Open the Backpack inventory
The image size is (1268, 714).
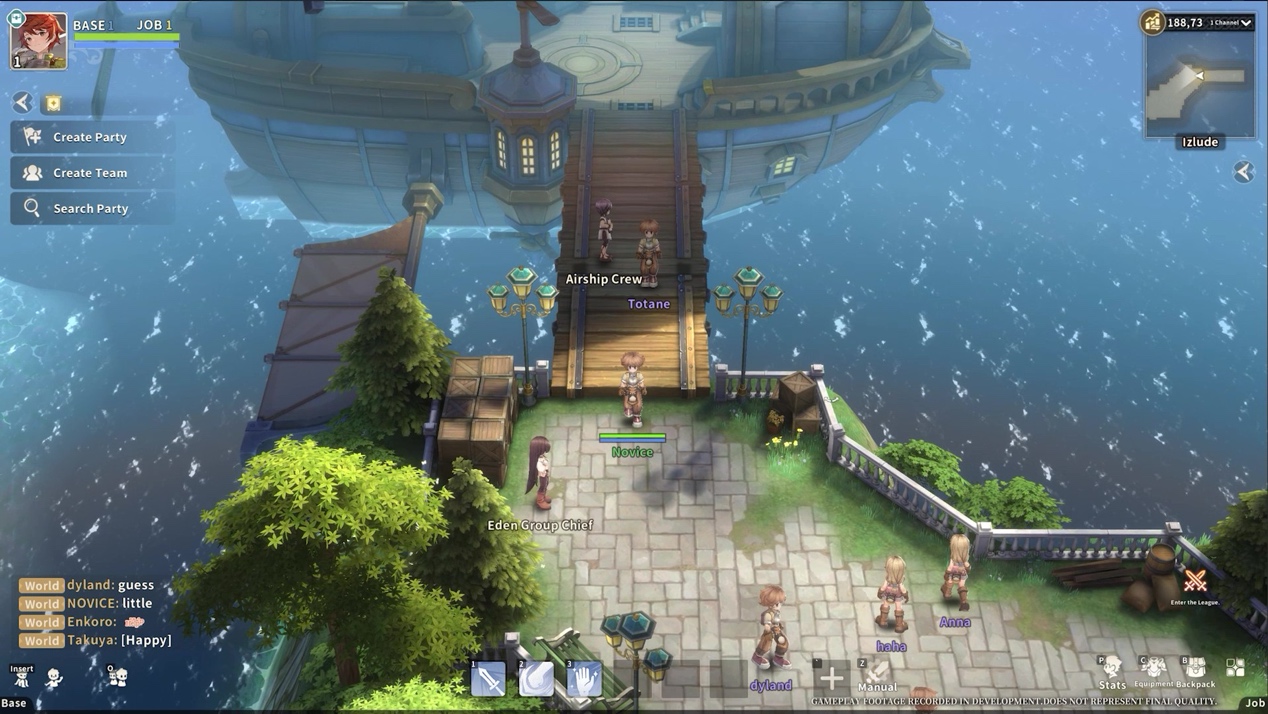point(1195,670)
